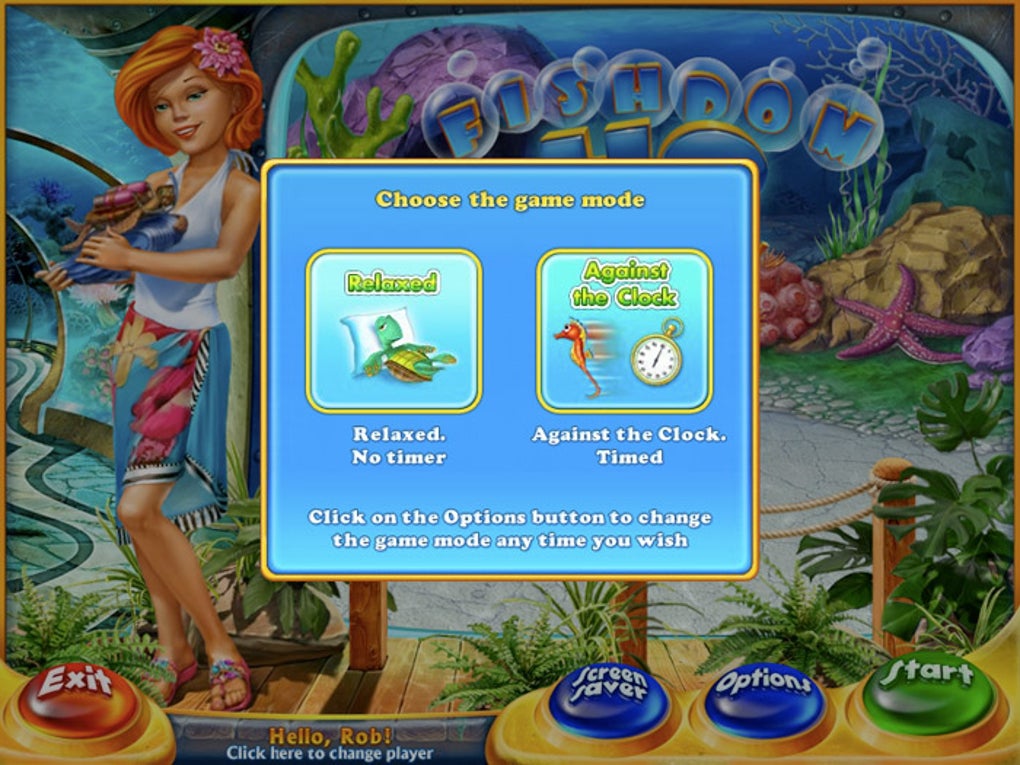
Task: Select the Against the Clock mode
Action: pyautogui.click(x=624, y=331)
